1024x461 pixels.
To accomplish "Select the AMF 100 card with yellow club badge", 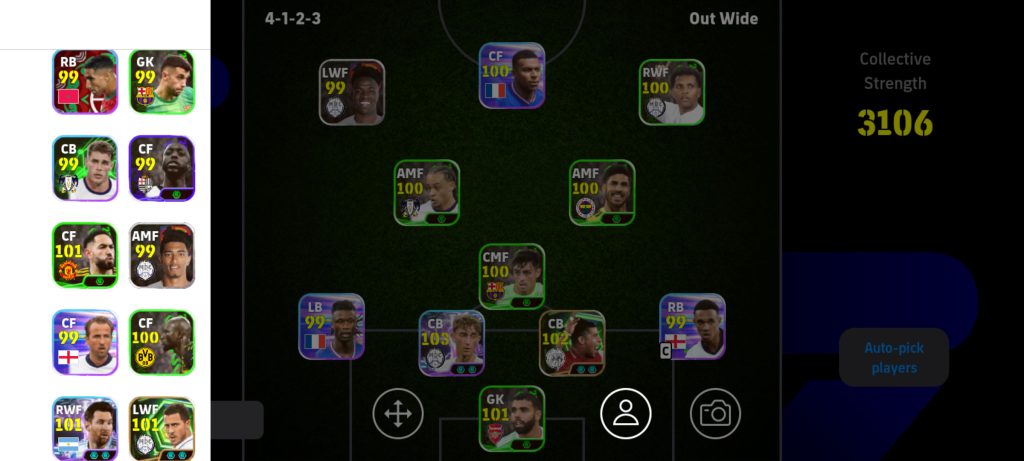I will 602,192.
